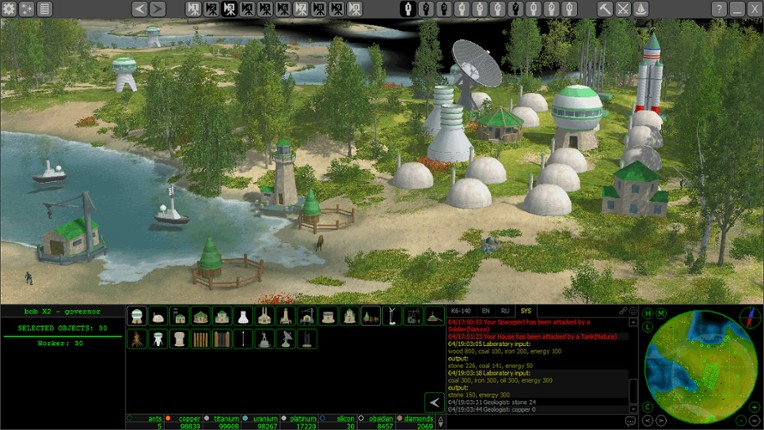Open the help question mark button
Viewport: 764px width, 430px height.
click(x=719, y=8)
